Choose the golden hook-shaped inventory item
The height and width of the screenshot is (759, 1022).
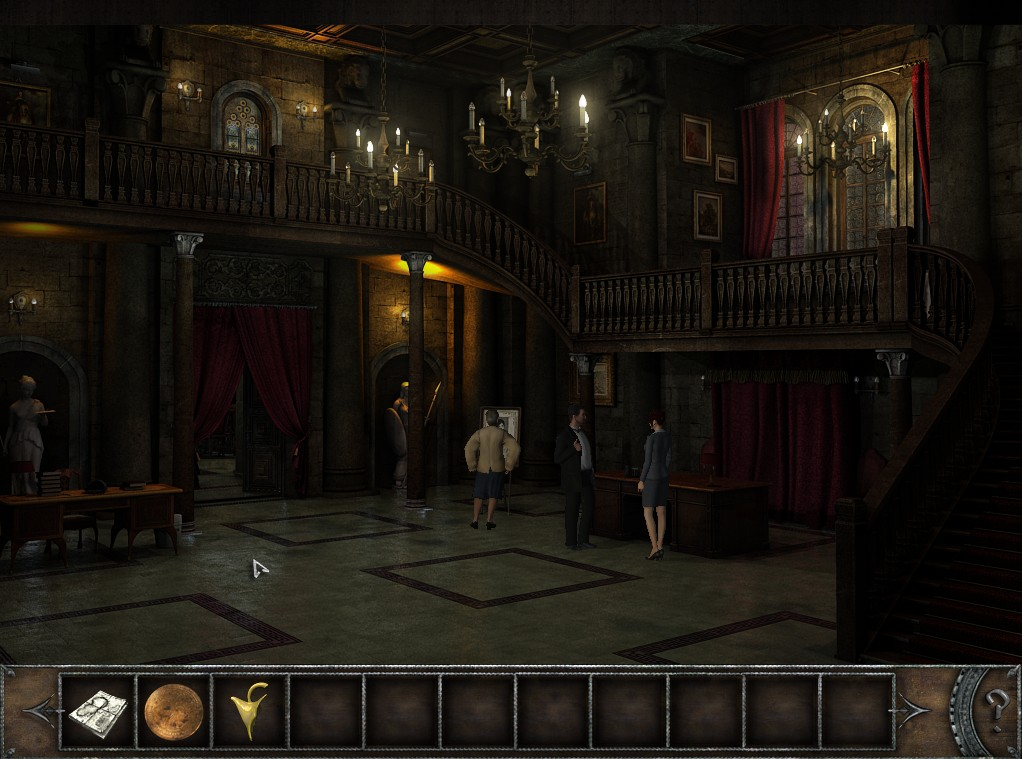click(249, 711)
